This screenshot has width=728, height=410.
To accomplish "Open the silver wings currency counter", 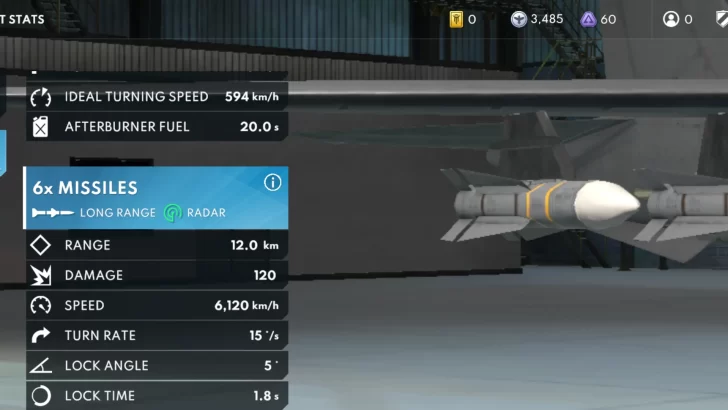I will (537, 19).
